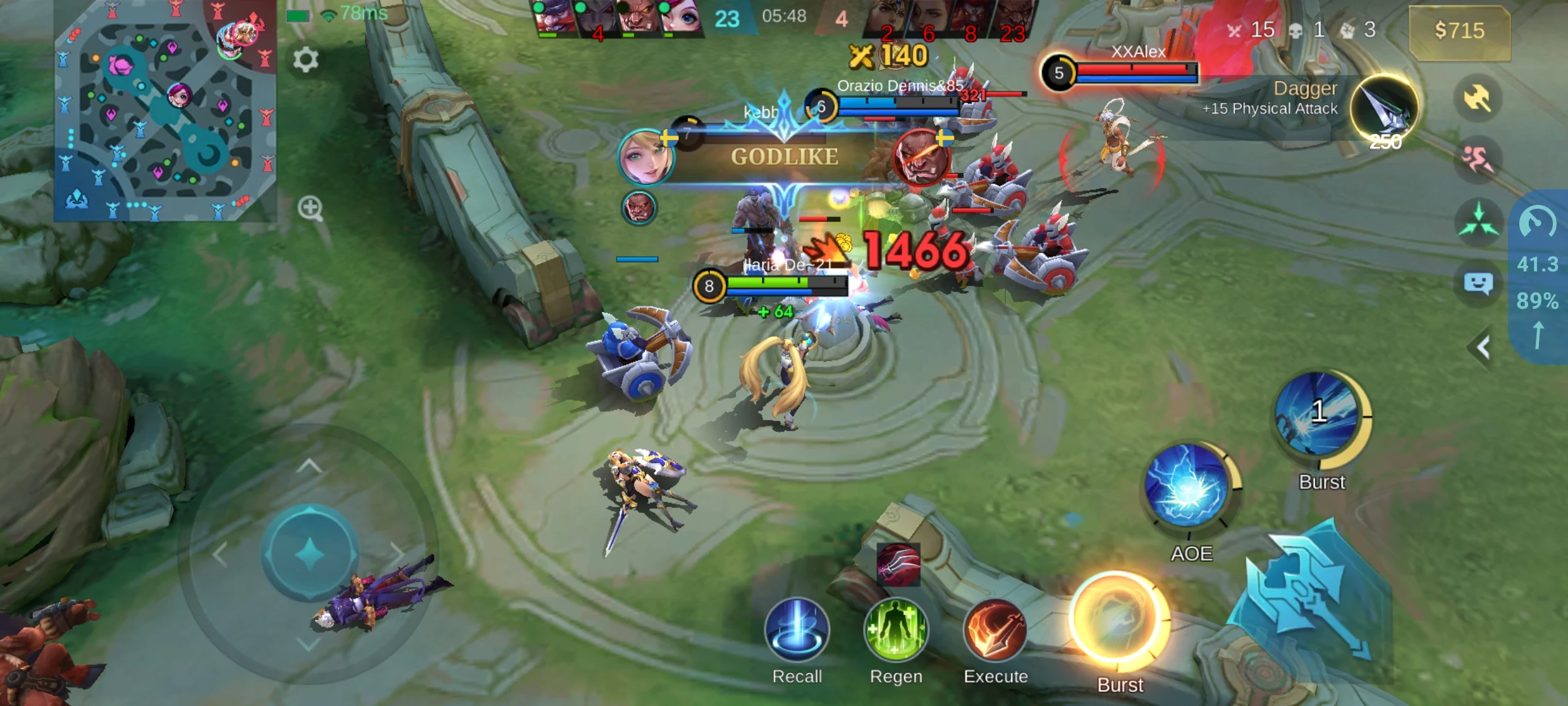Tap the magnifier zoom icon

point(310,208)
